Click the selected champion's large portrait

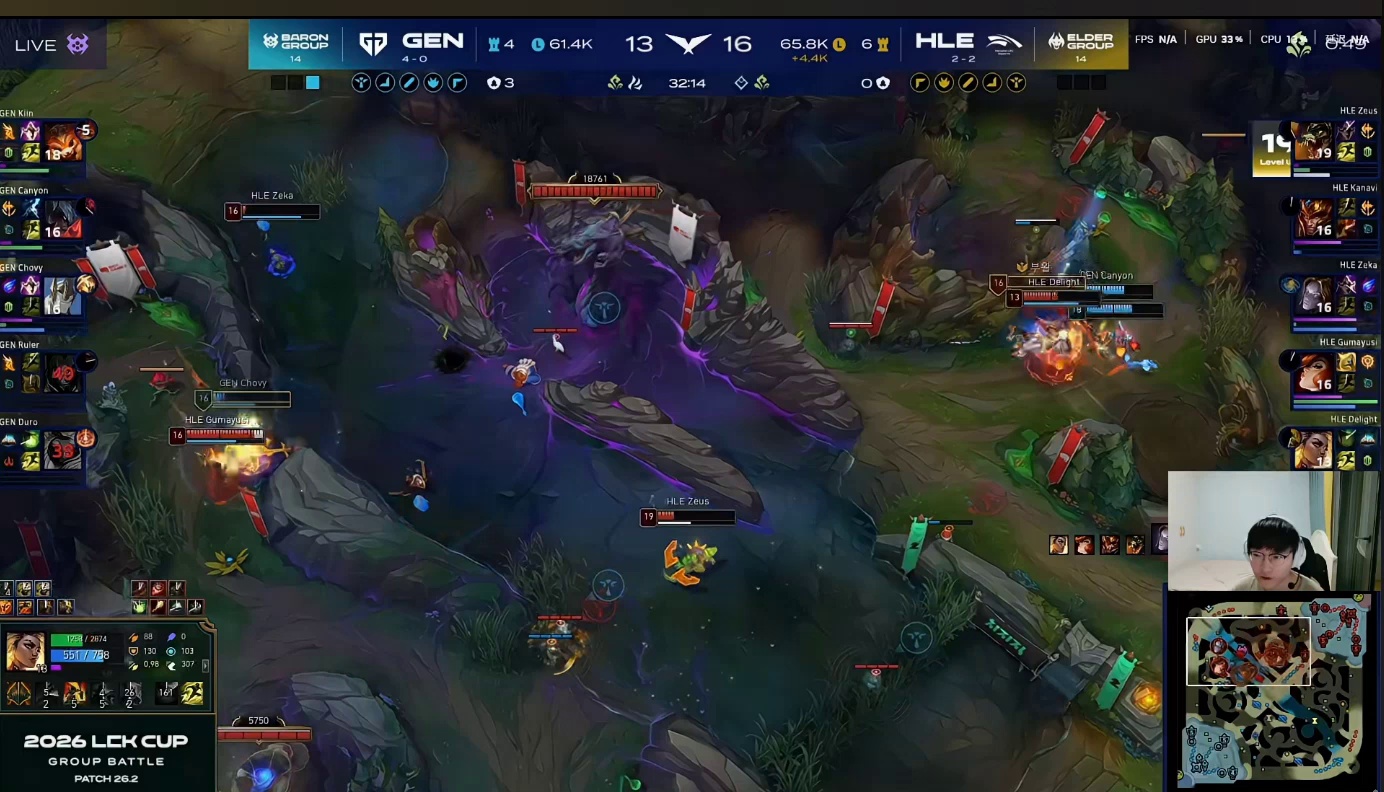(24, 652)
